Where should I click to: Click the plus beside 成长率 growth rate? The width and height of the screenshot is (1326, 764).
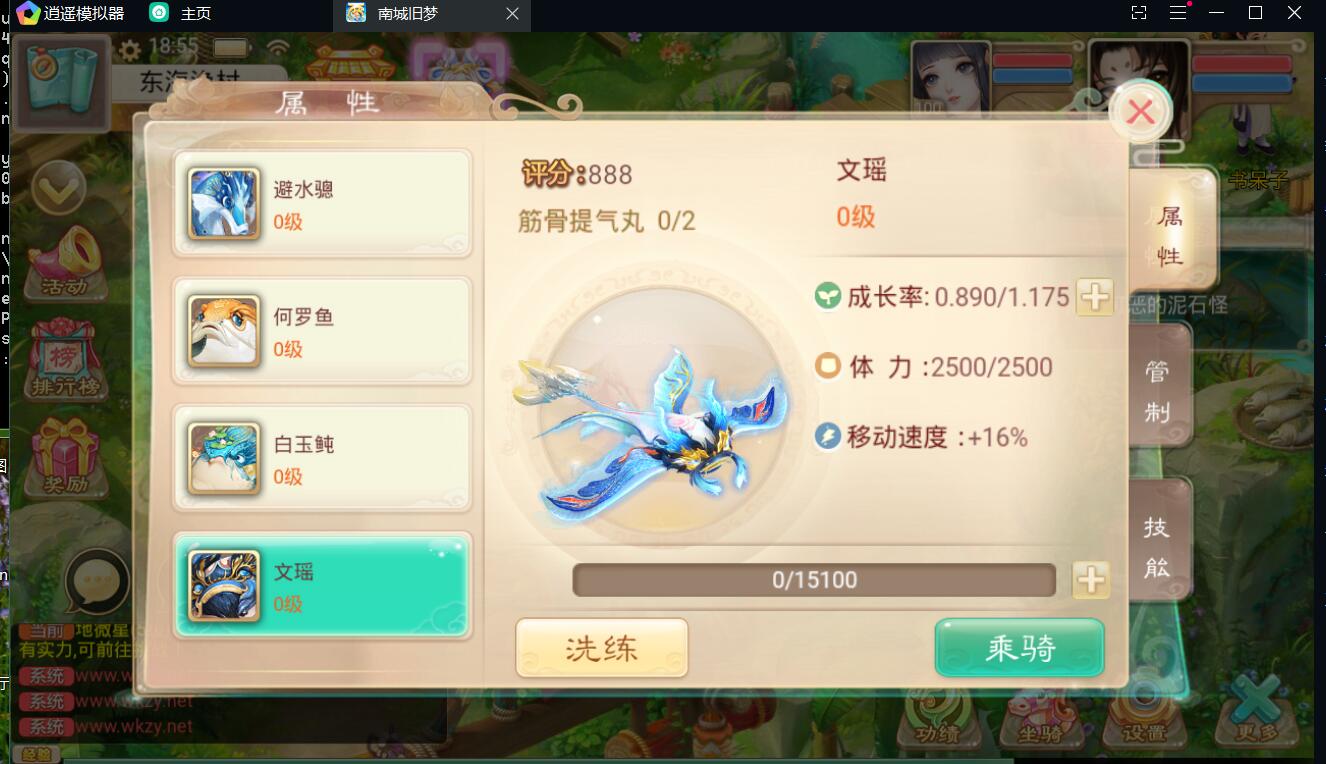point(1094,297)
